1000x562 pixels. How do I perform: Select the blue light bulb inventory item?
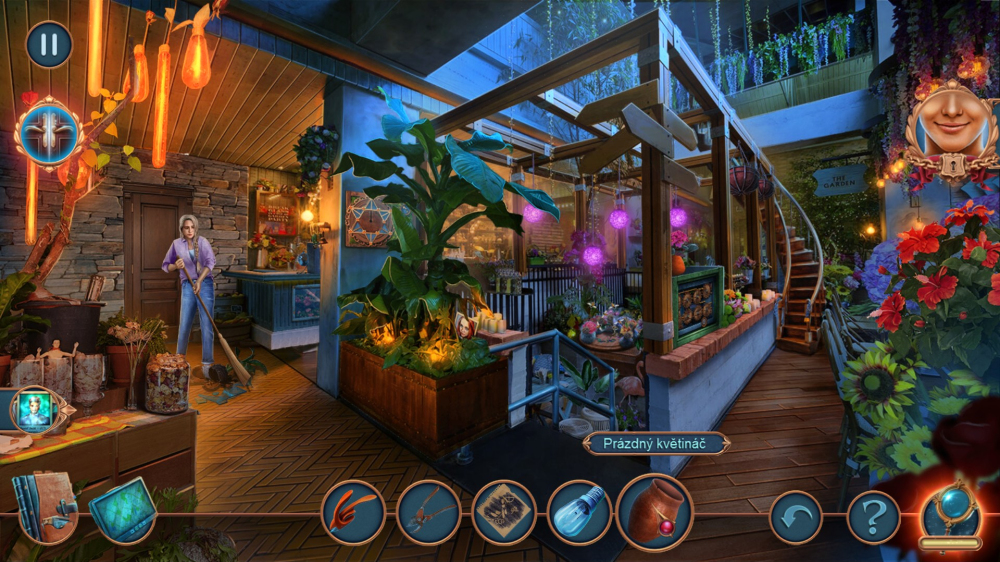click(579, 512)
